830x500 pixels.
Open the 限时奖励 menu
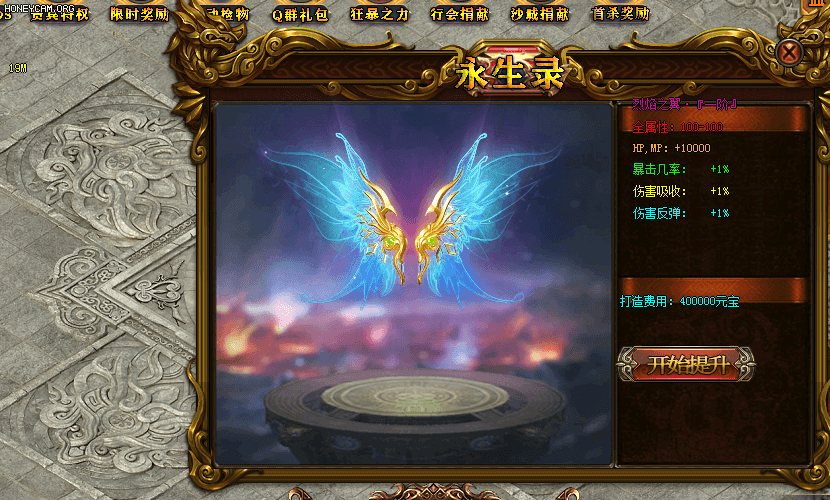[x=139, y=14]
